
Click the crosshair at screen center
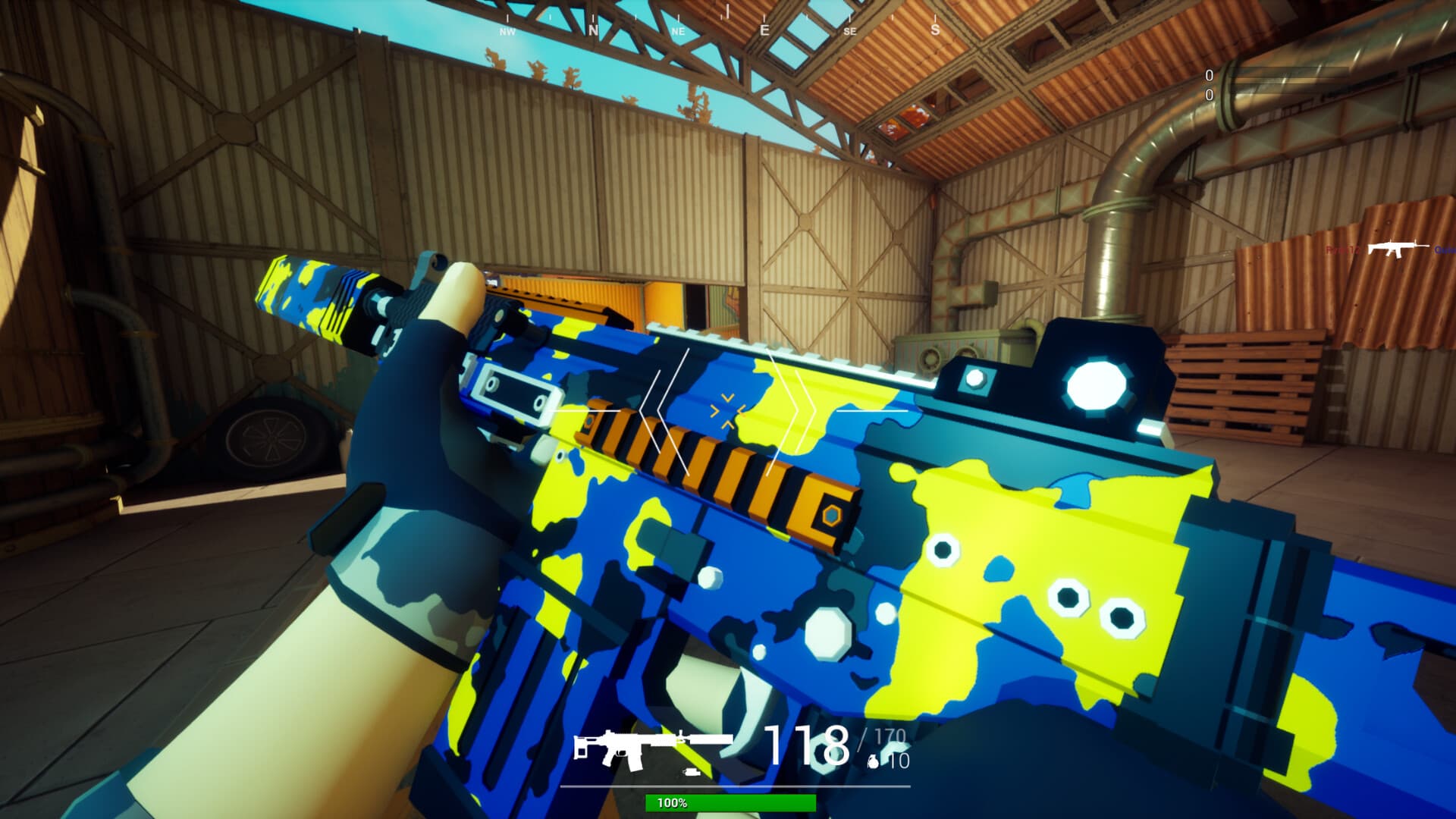point(728,409)
